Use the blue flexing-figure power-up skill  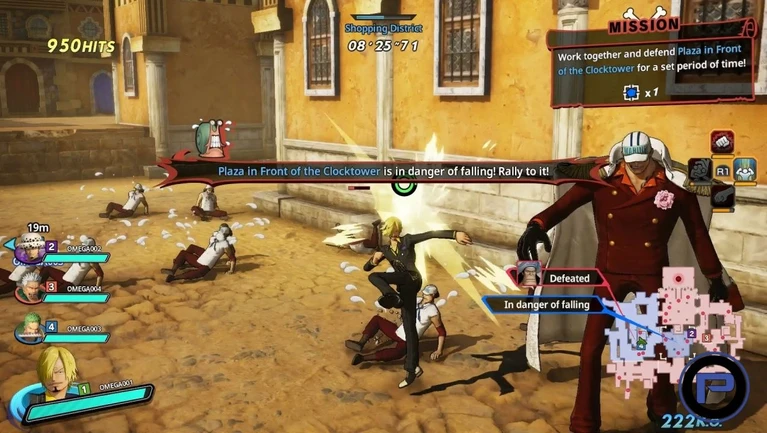pyautogui.click(x=745, y=169)
